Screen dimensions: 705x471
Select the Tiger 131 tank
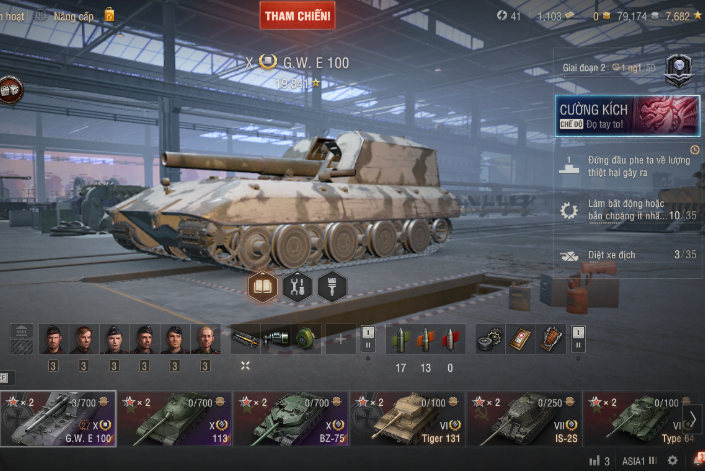click(408, 418)
